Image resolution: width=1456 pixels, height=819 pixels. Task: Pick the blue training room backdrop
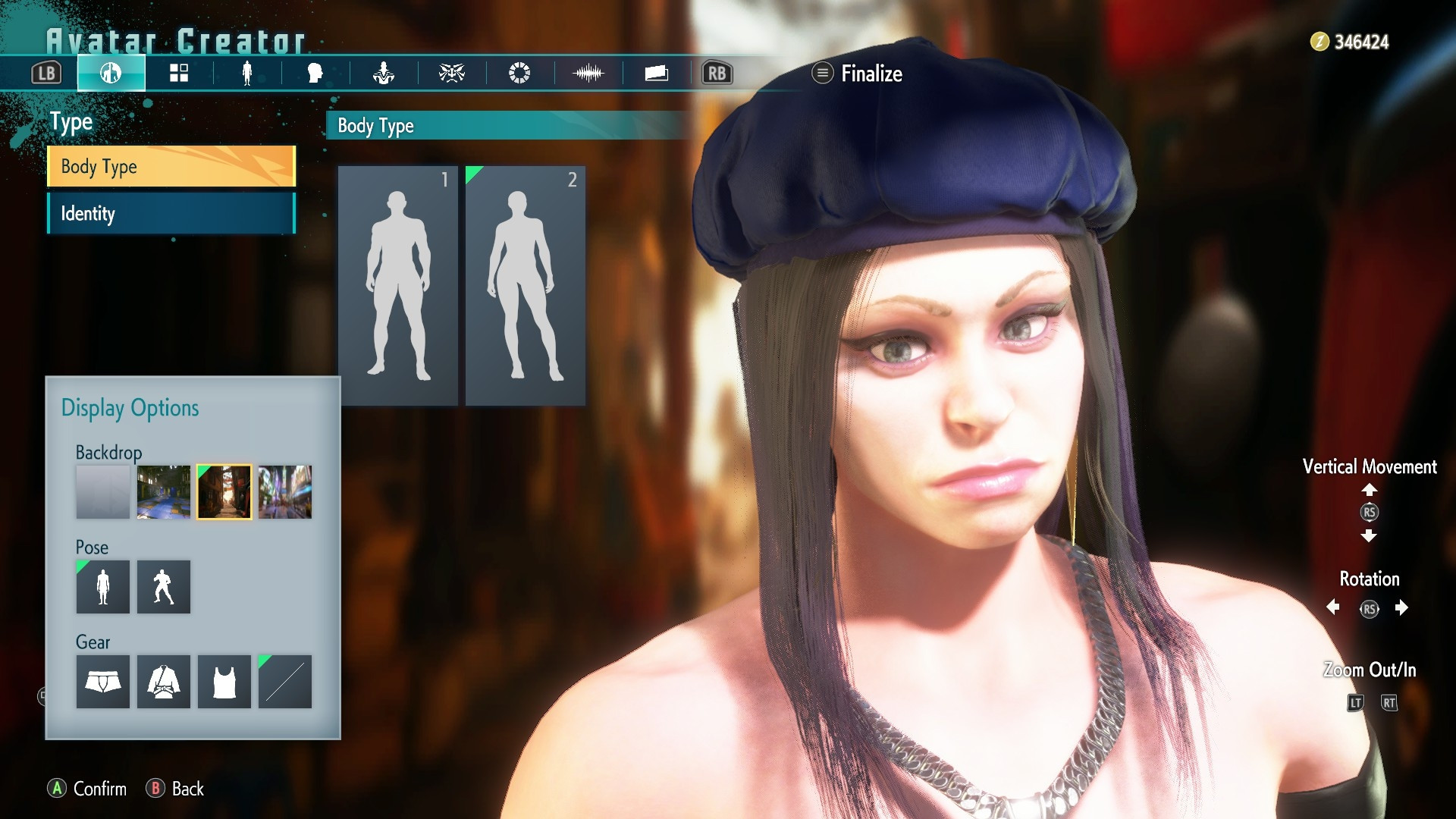coord(163,492)
